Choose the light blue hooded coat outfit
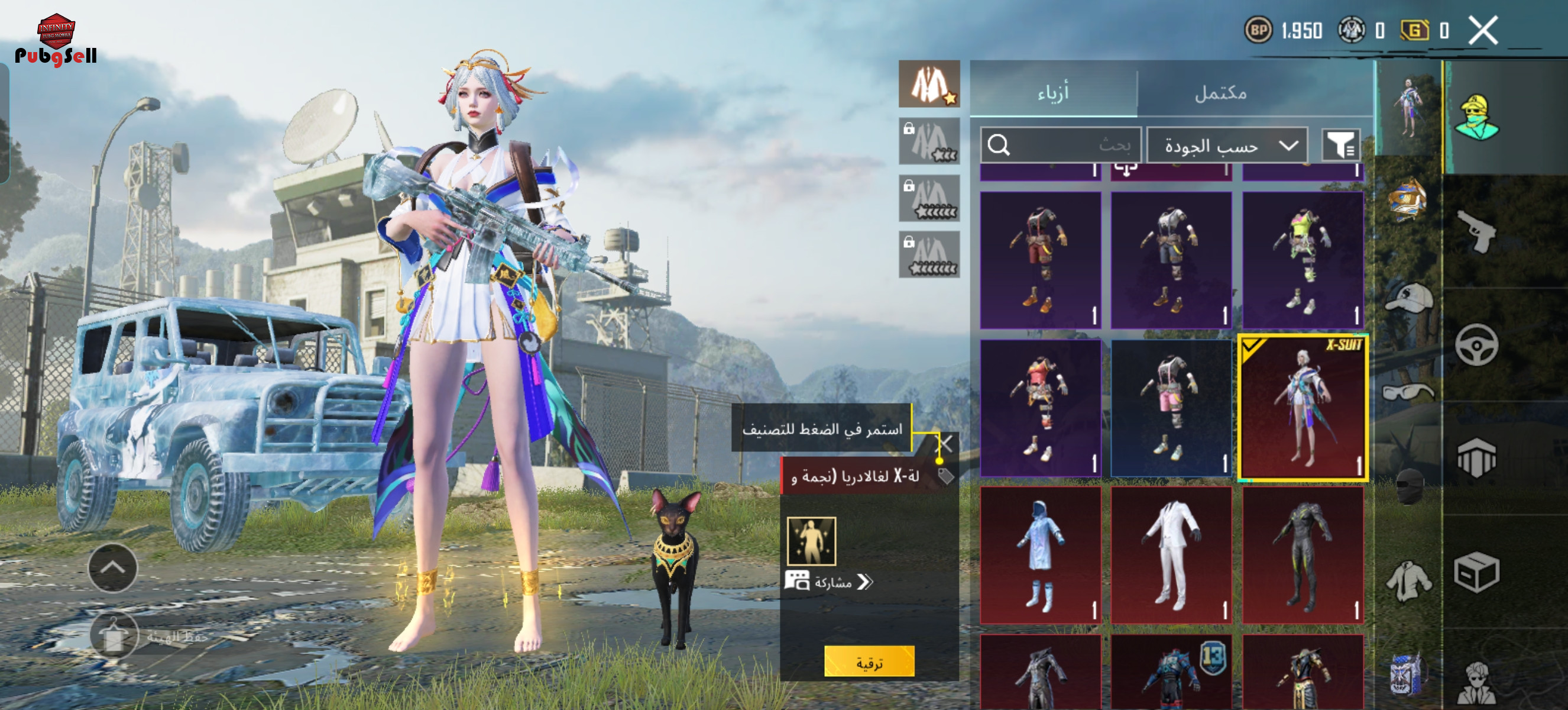This screenshot has width=1568, height=710. click(x=1040, y=556)
